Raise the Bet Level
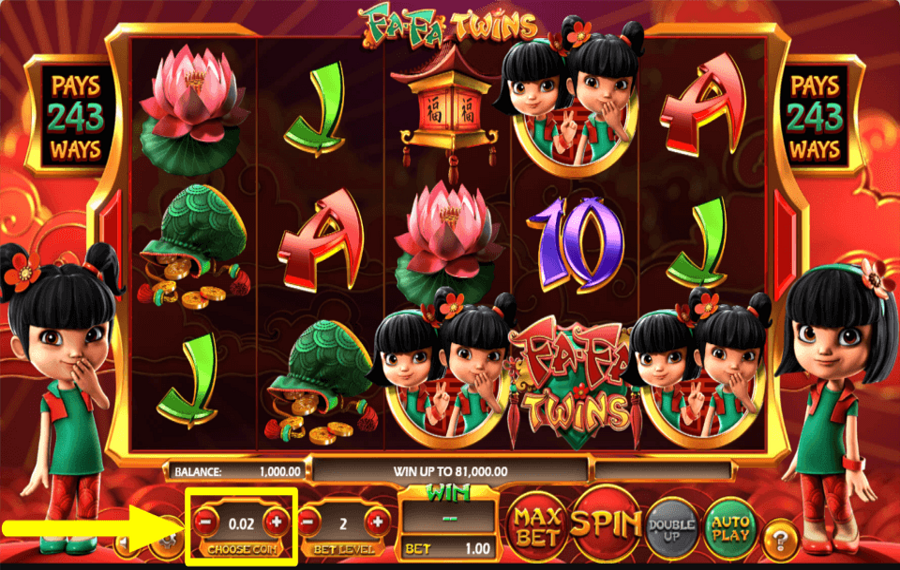Viewport: 900px width, 570px height. [377, 521]
